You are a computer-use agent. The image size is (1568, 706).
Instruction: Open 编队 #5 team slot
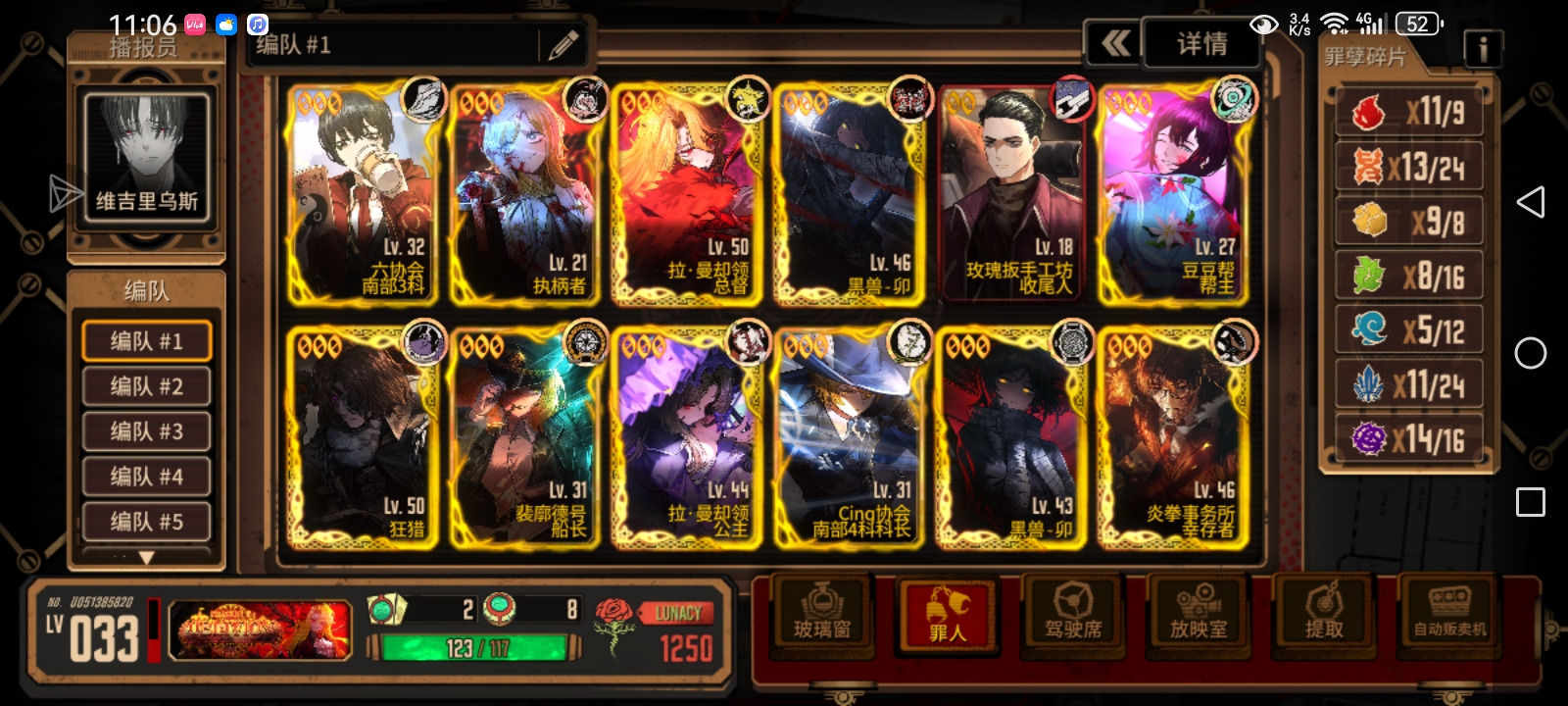pyautogui.click(x=146, y=522)
